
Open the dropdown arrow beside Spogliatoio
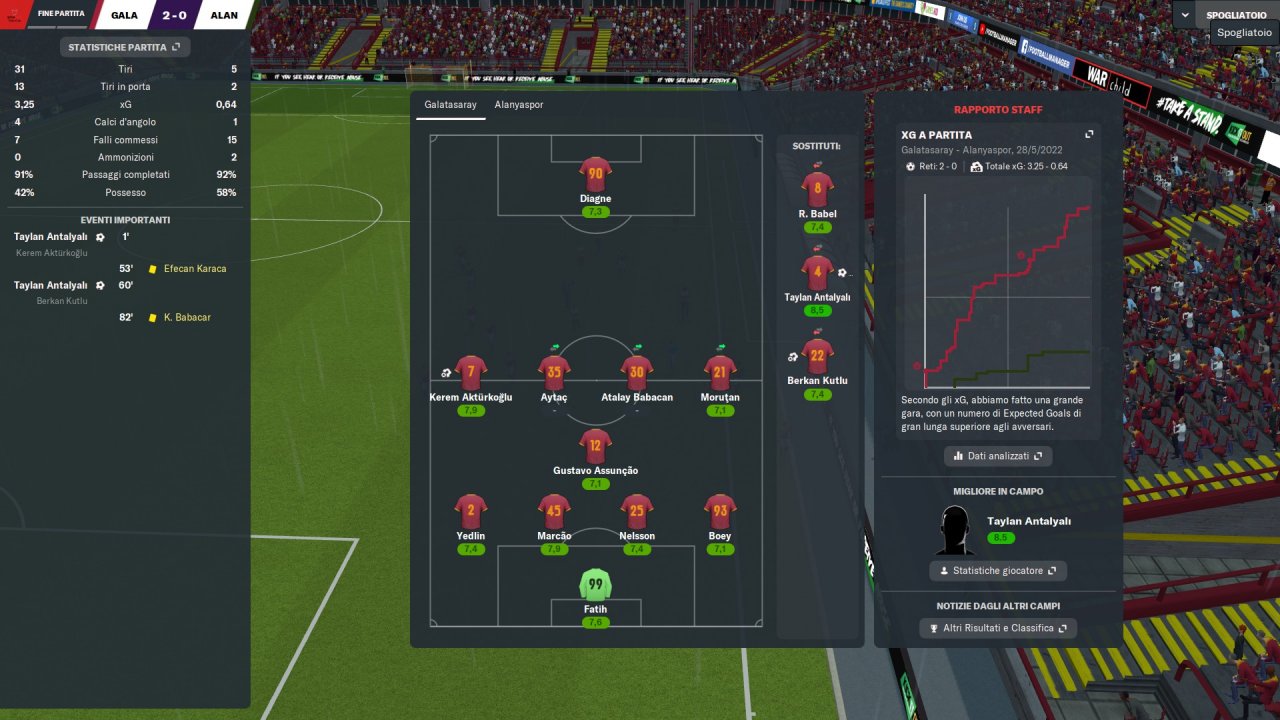[x=1186, y=15]
